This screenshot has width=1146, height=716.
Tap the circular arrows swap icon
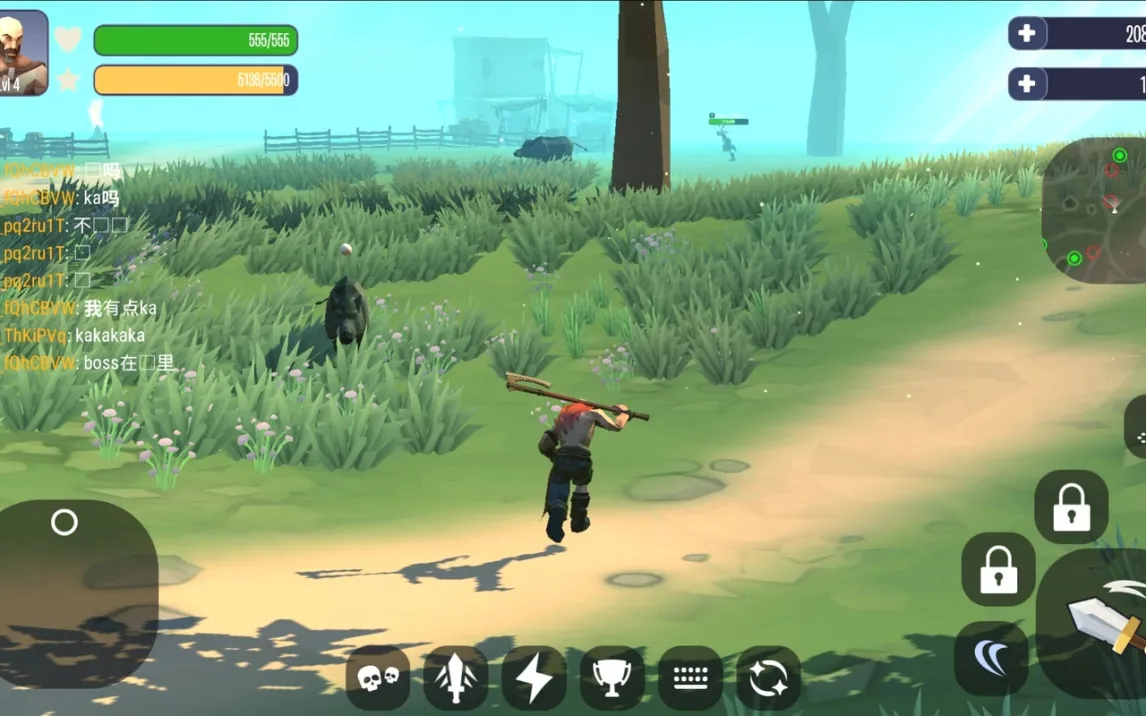768,678
